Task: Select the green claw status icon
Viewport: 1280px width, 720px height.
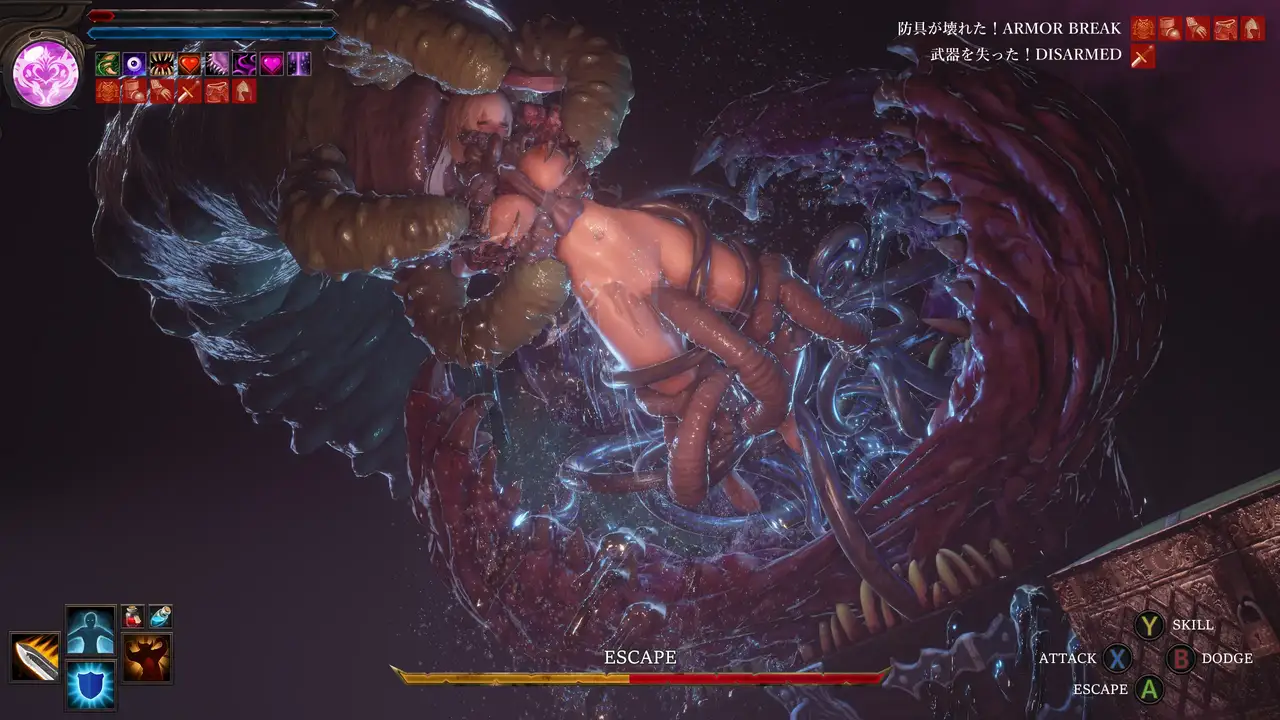Action: [107, 64]
